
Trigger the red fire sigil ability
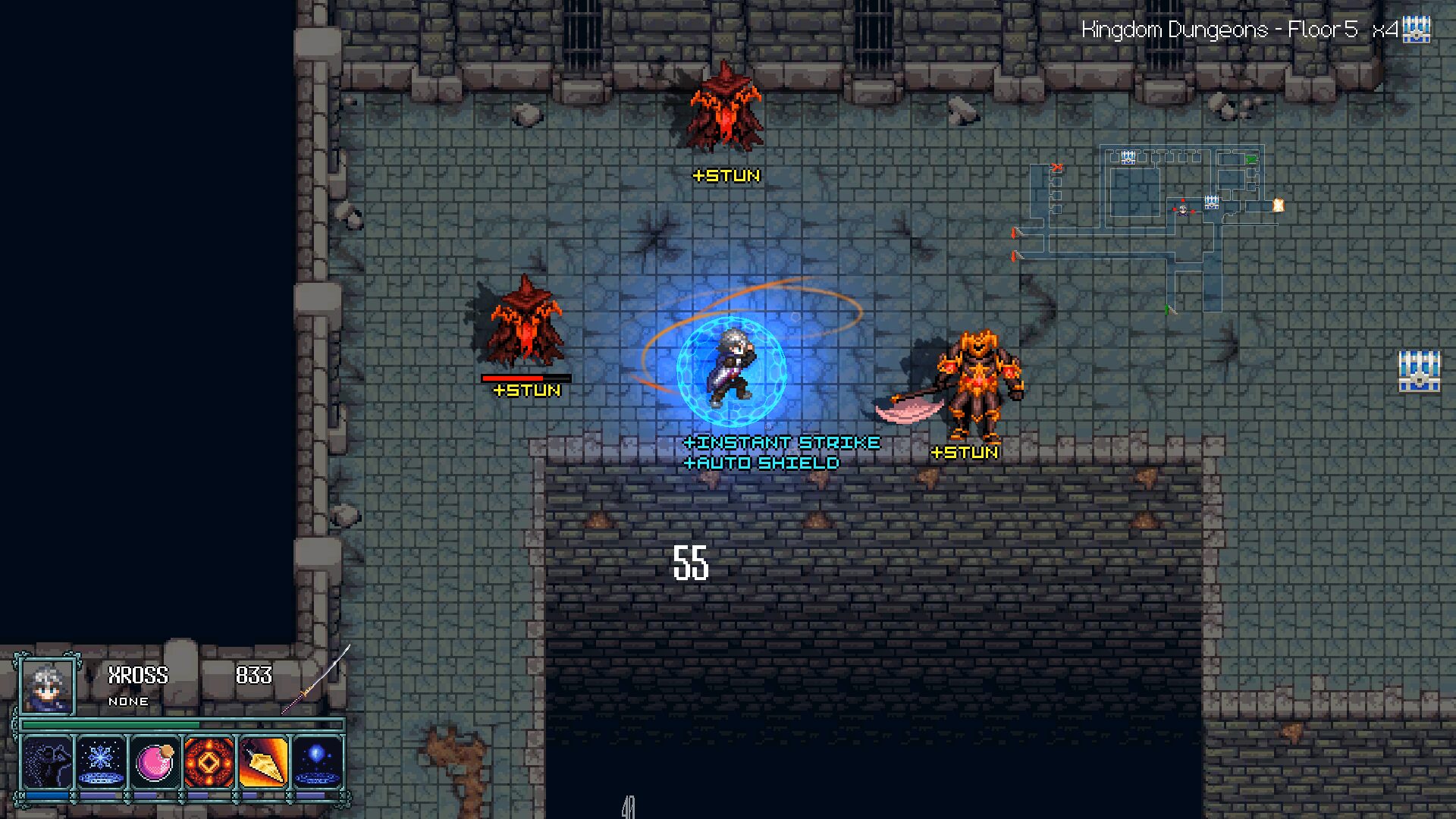[x=209, y=761]
